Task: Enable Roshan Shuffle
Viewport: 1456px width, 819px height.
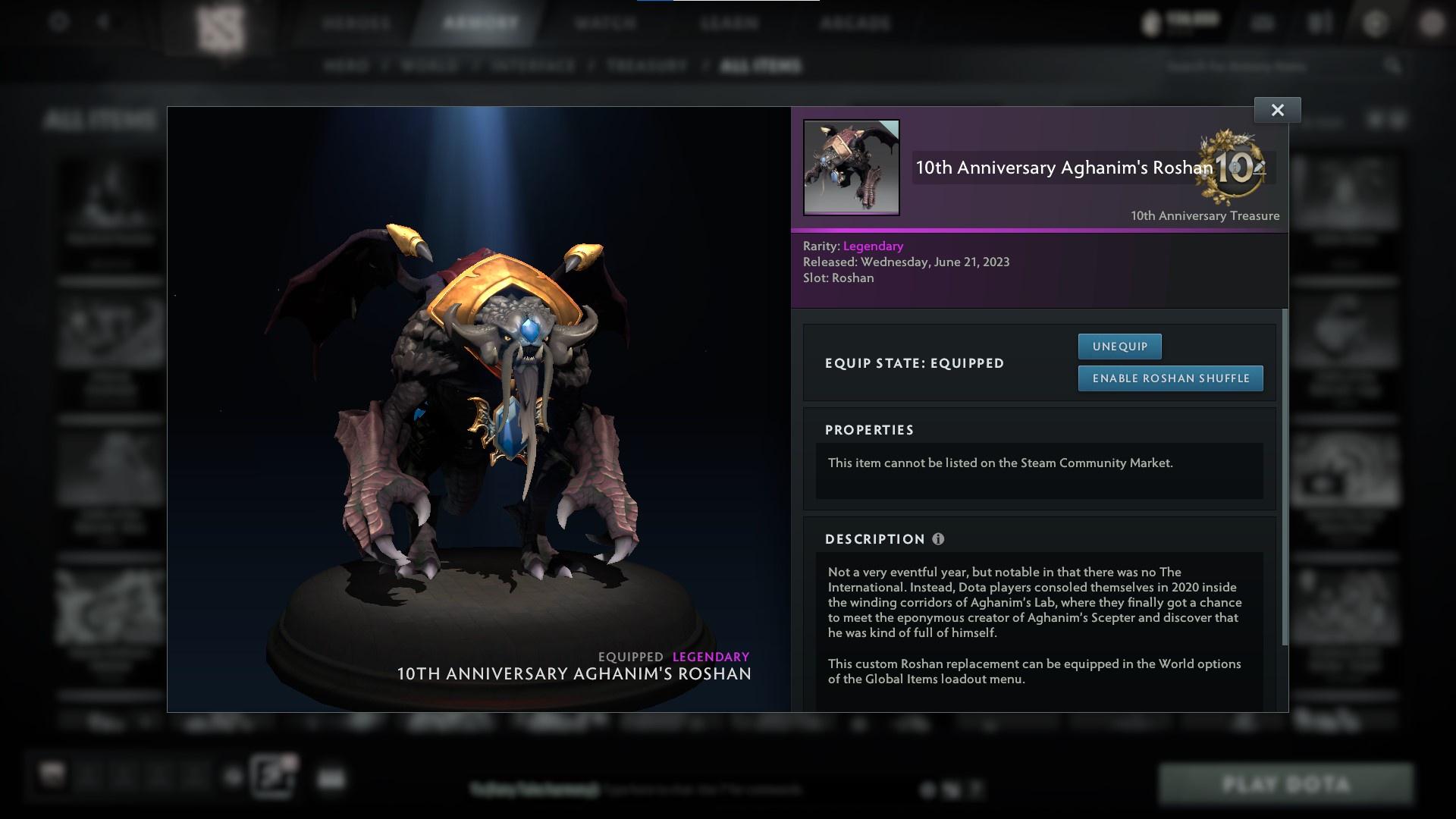Action: [1170, 378]
